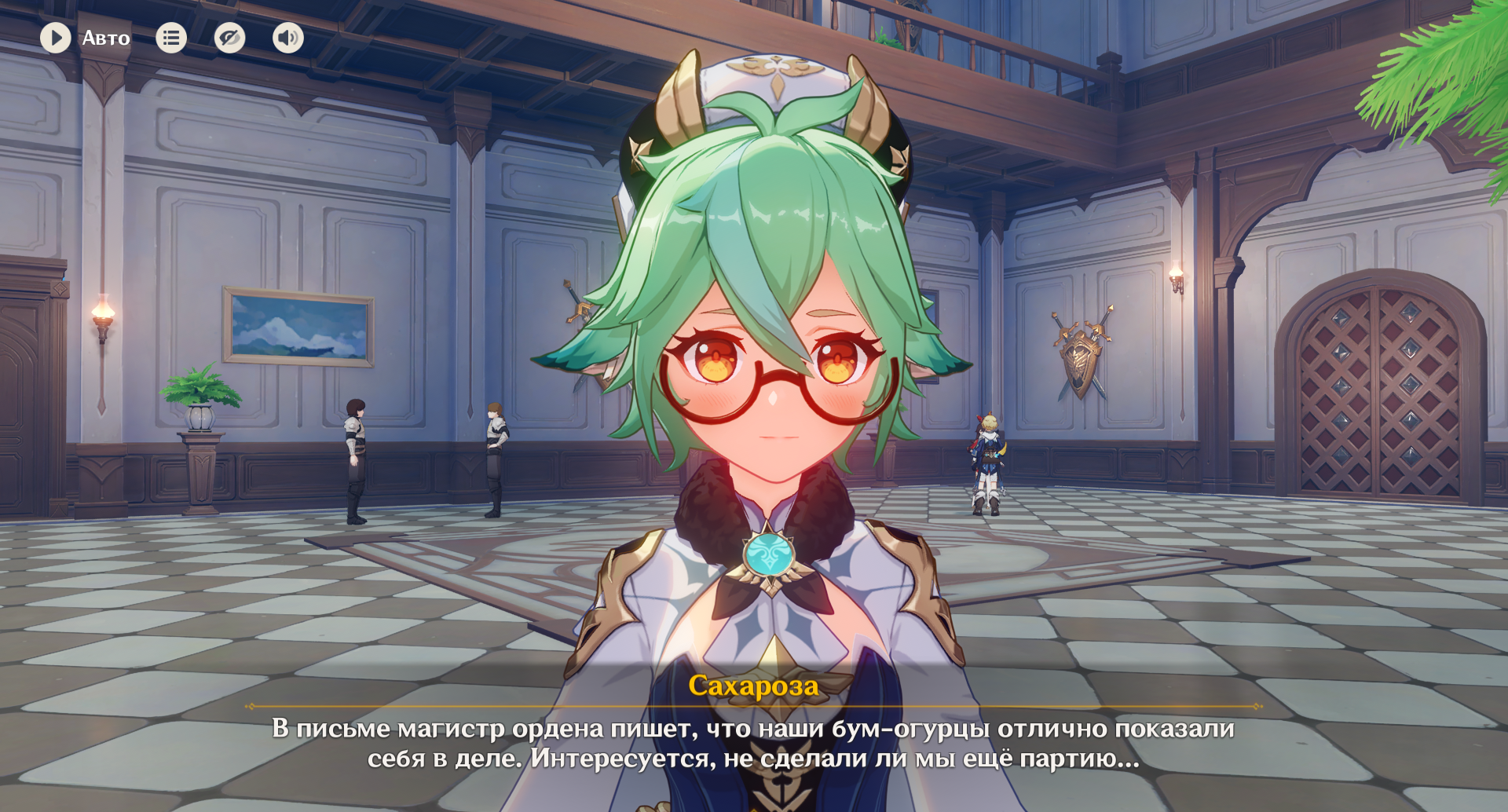Viewport: 1508px width, 812px height.
Task: Toggle dialogue voice playback speaker icon
Action: [288, 38]
